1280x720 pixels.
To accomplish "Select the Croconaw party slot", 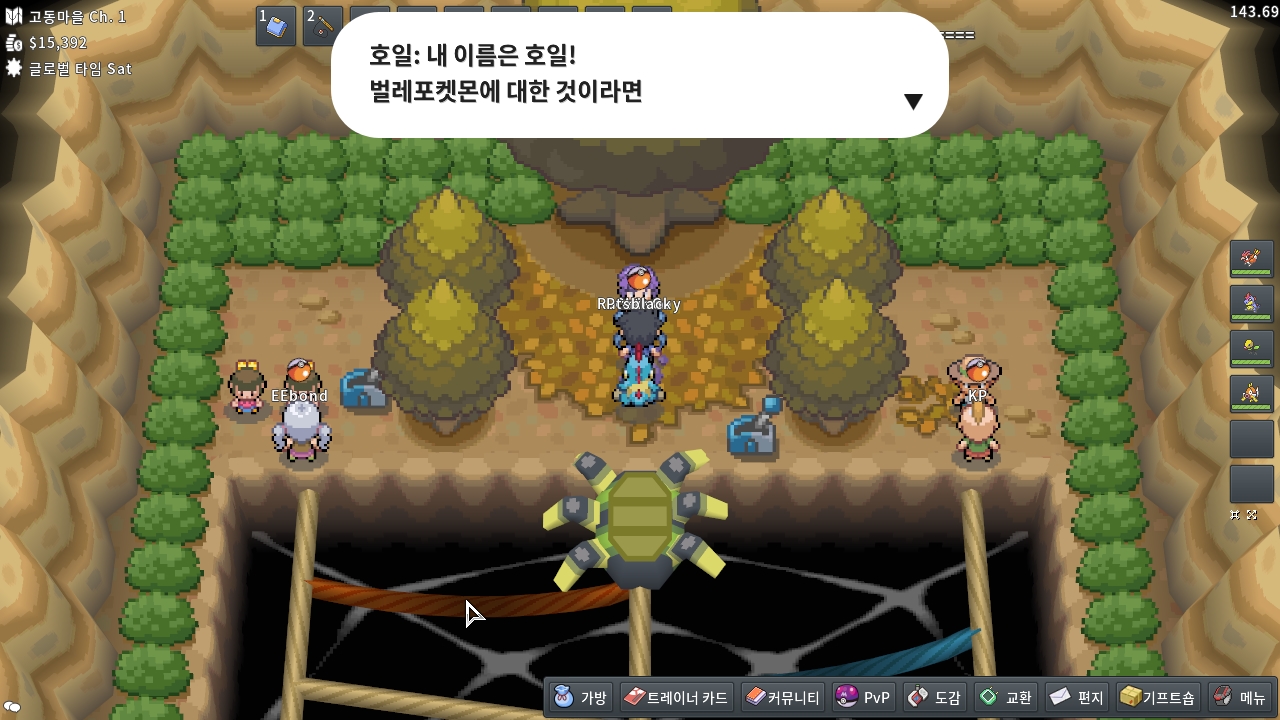I will [1251, 304].
